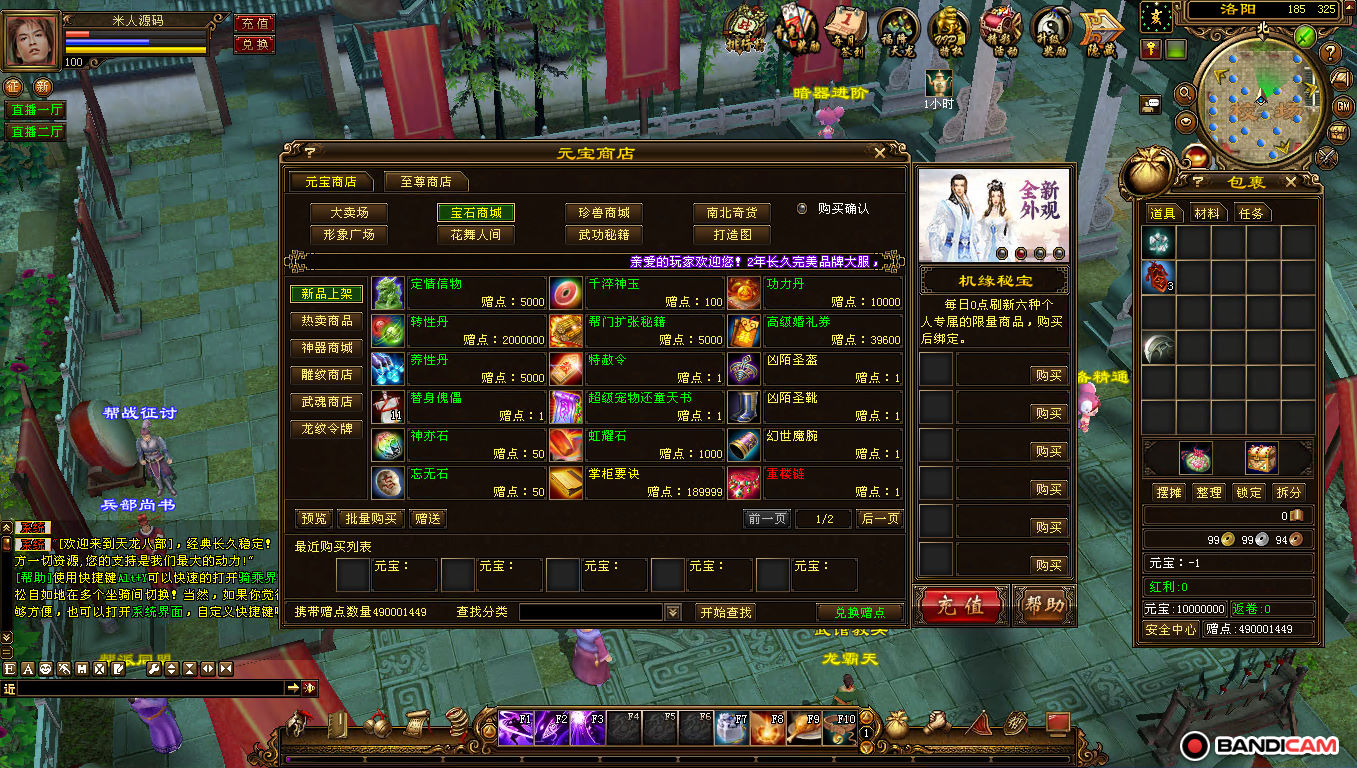Click the 批量购买 button
The image size is (1357, 768).
[371, 518]
